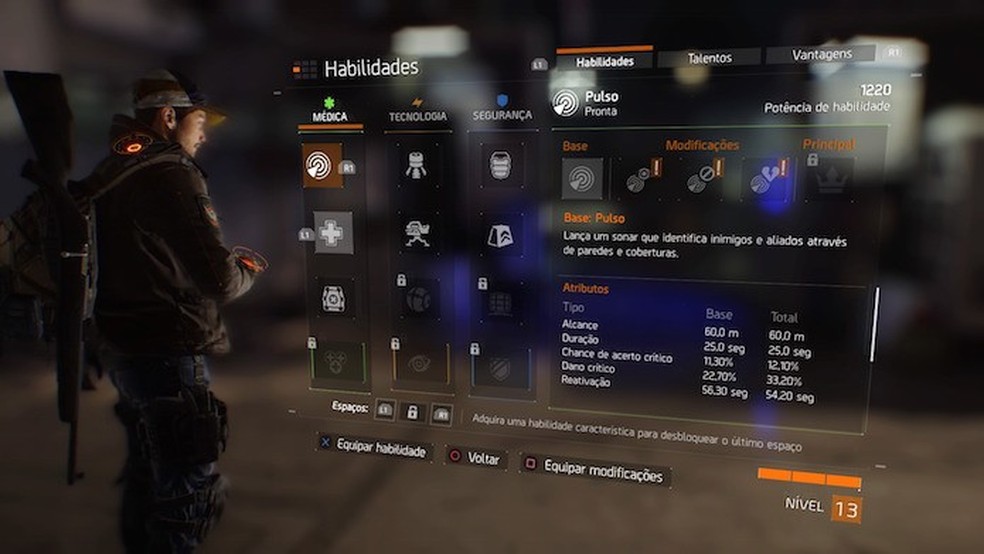Select the ballistic shield skill icon
Image resolution: width=984 pixels, height=554 pixels.
(501, 165)
